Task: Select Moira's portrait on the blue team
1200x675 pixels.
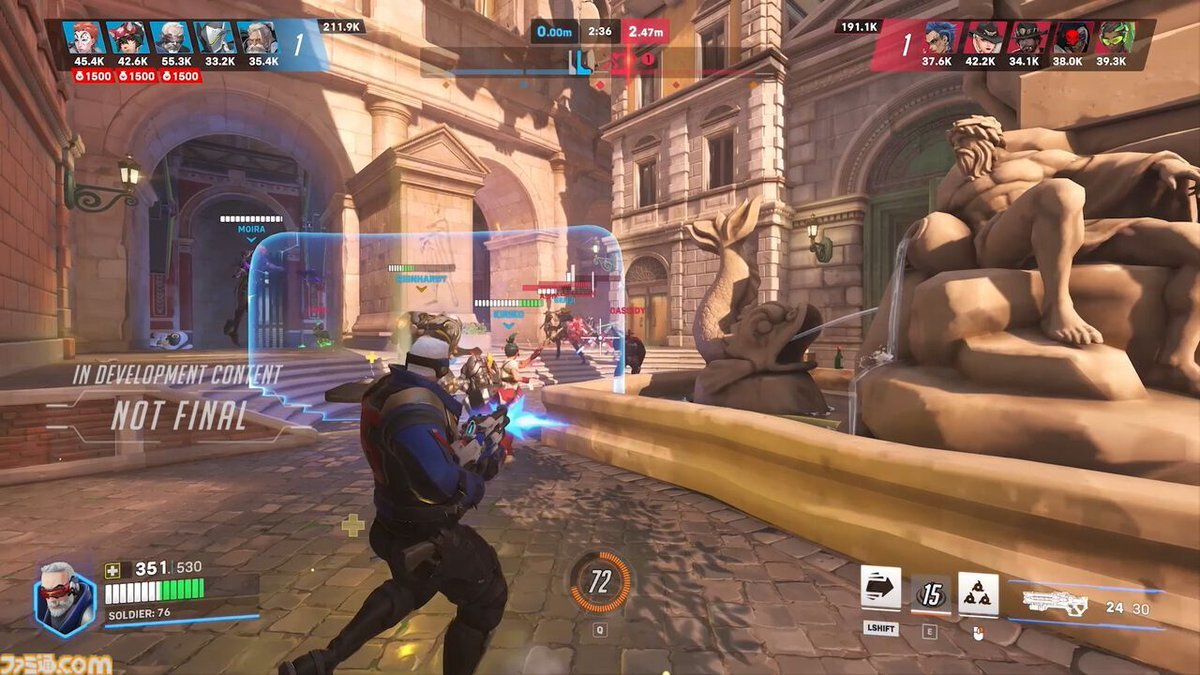Action: click(83, 37)
